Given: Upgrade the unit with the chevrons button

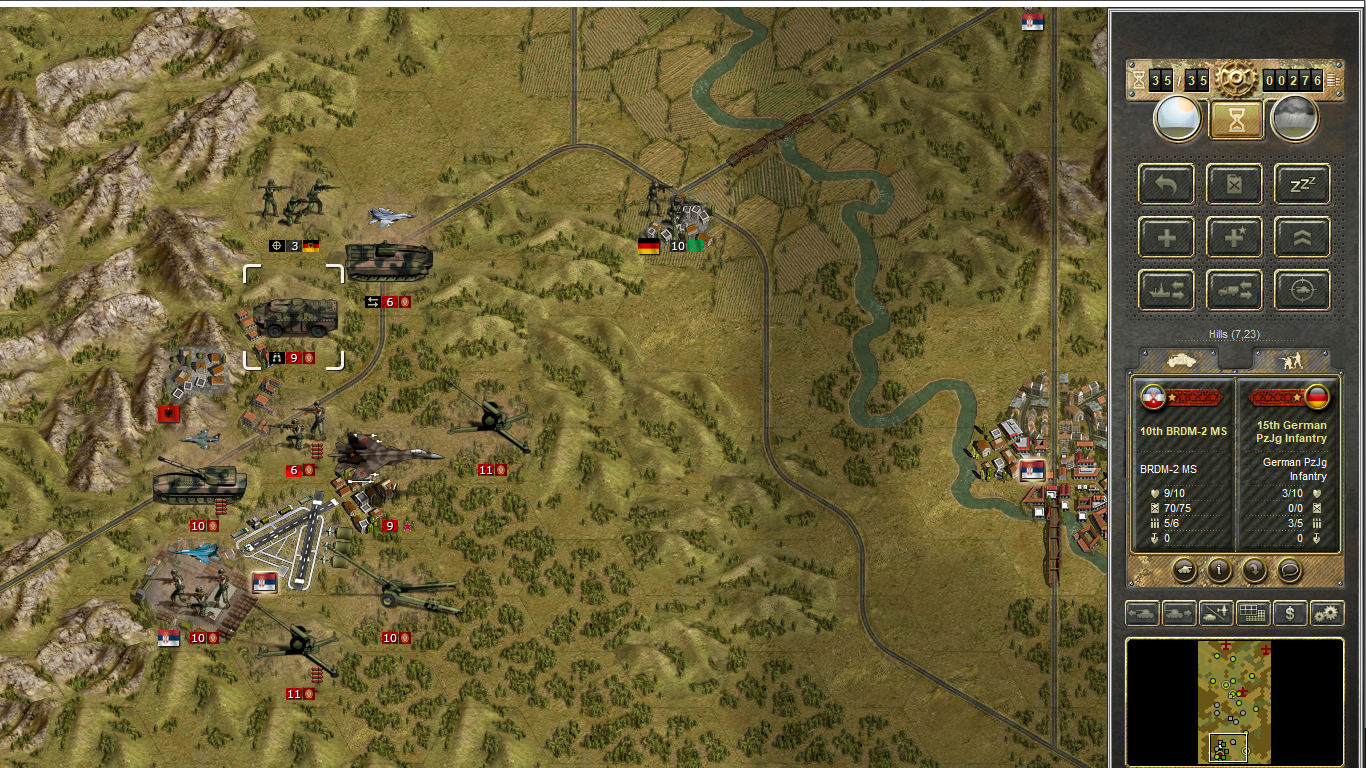Looking at the screenshot, I should point(1302,238).
